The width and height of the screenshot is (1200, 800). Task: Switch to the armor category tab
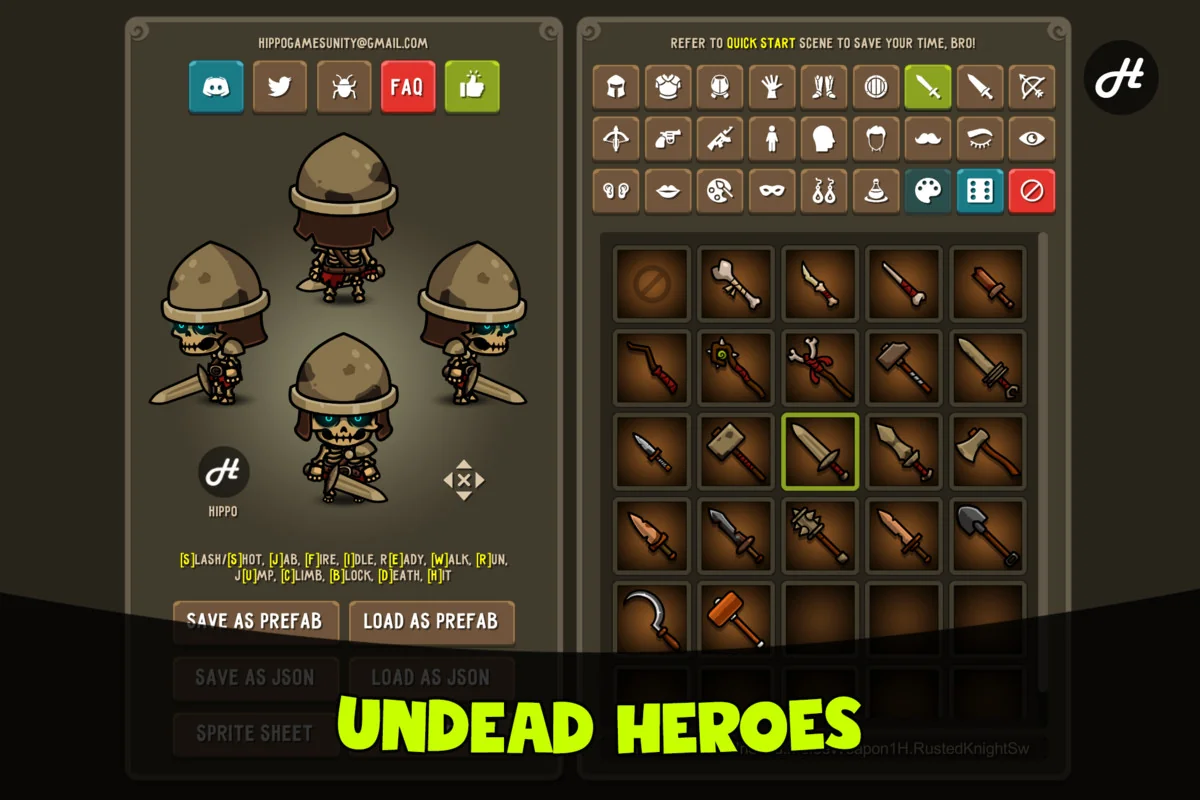668,87
